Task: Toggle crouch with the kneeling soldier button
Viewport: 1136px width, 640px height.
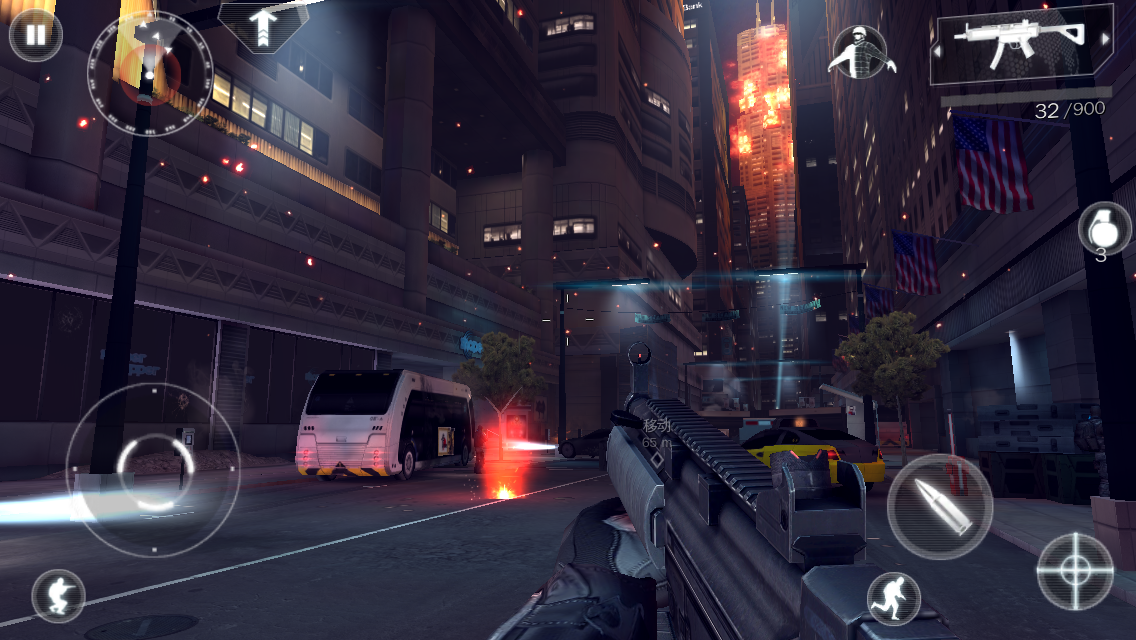Action: (58, 596)
